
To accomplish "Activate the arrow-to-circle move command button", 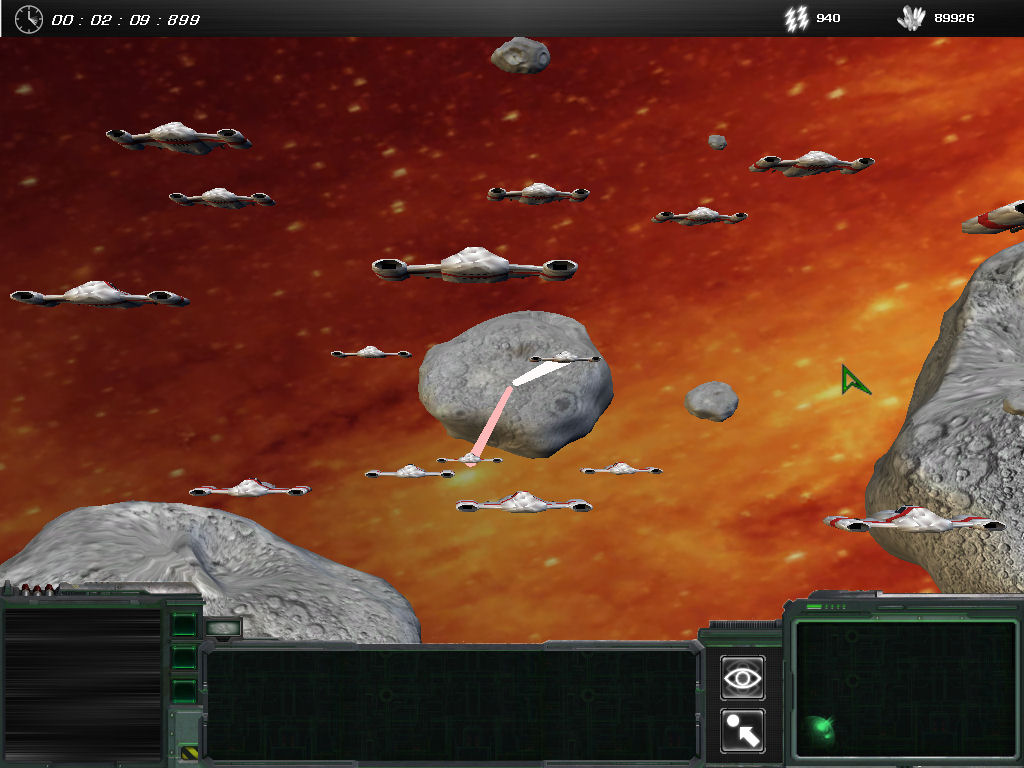I will pos(742,731).
